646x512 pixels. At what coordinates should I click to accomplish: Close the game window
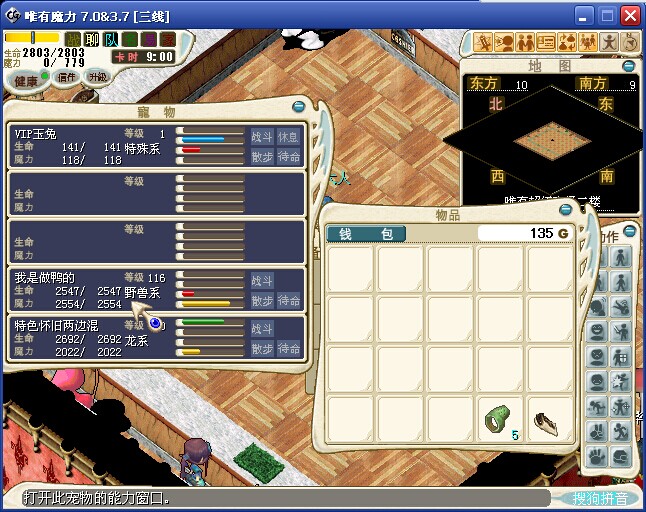[x=630, y=15]
